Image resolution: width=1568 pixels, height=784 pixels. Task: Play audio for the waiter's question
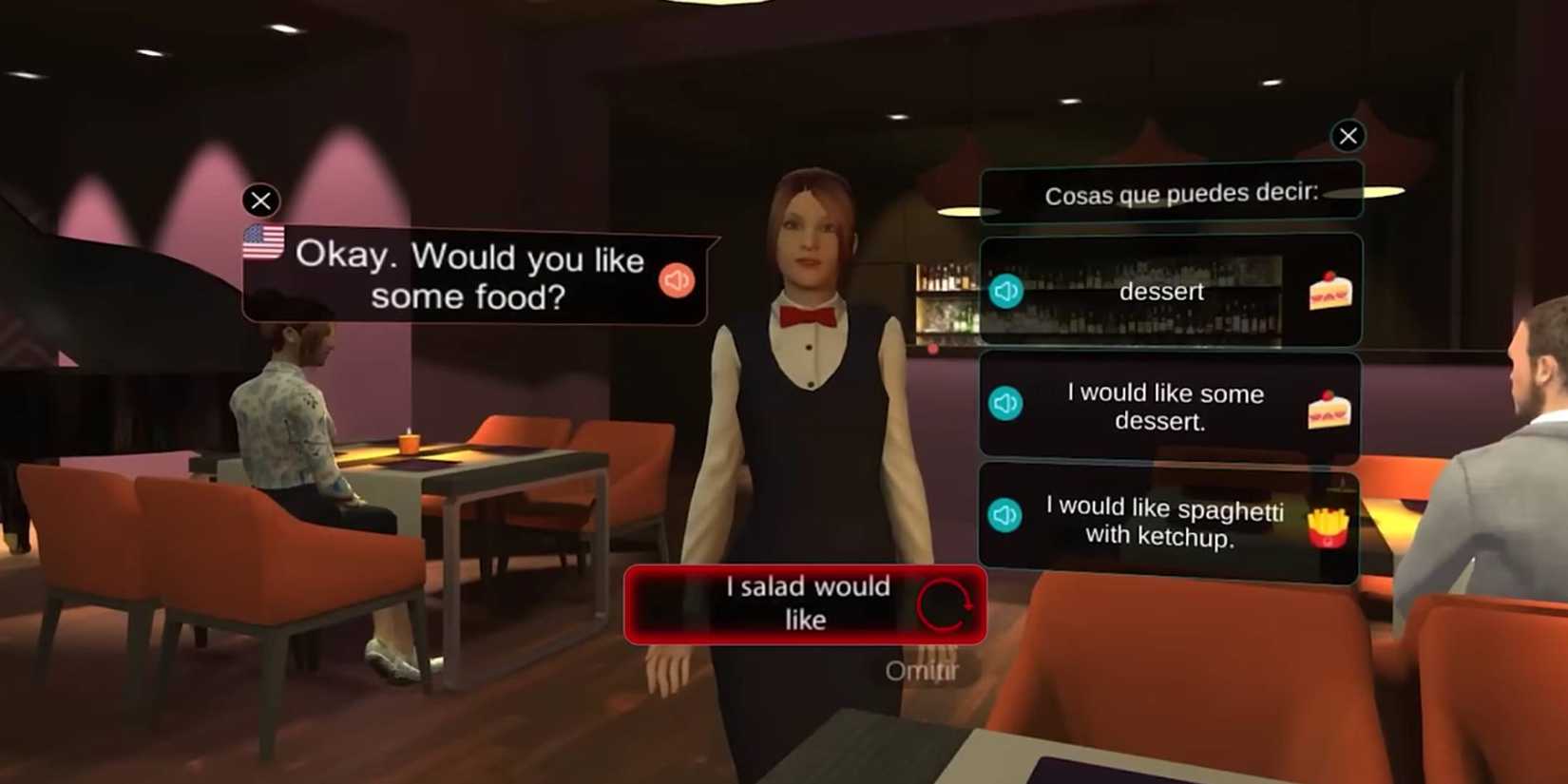[675, 279]
